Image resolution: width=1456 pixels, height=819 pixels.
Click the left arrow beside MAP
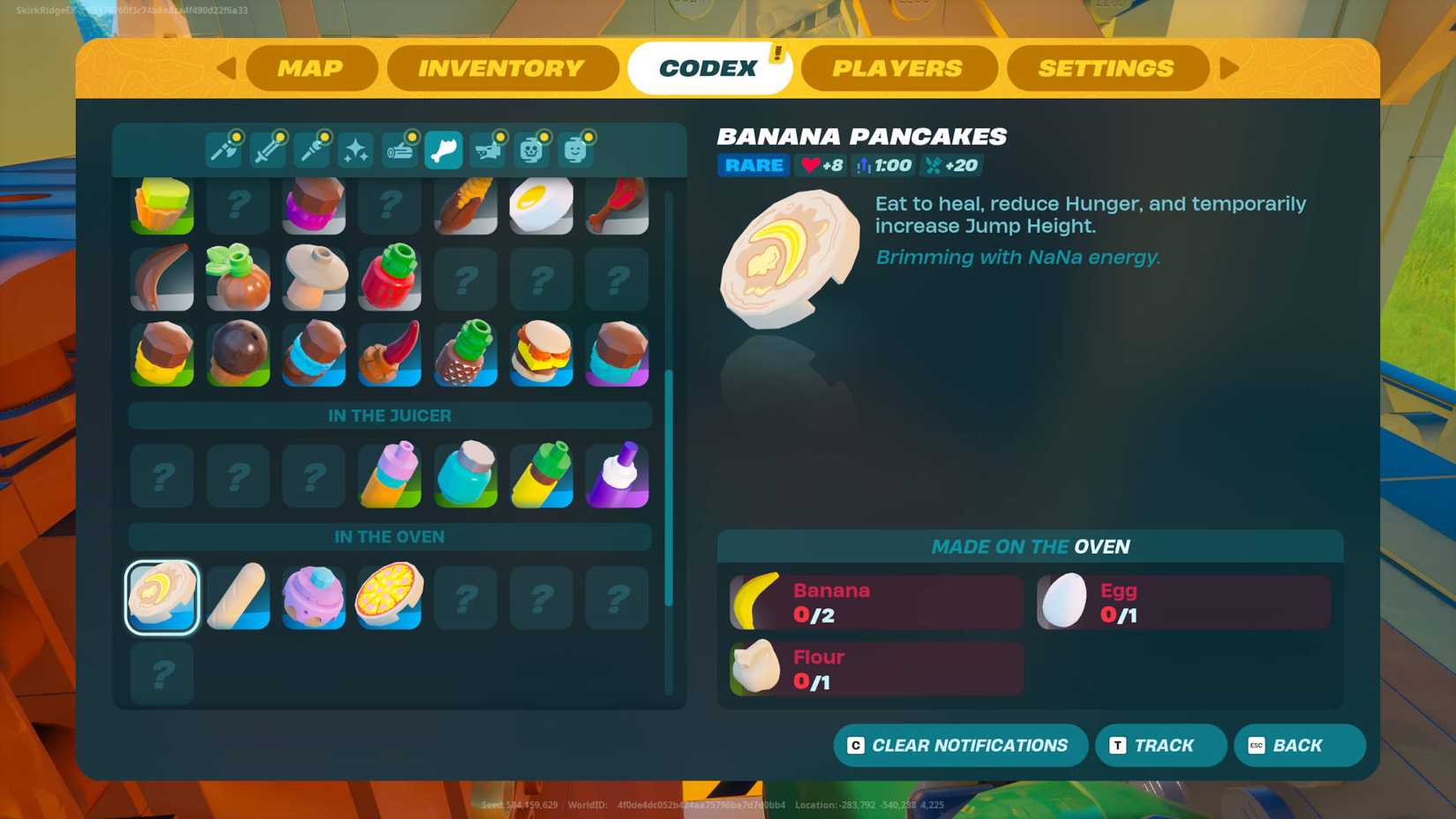[x=228, y=68]
